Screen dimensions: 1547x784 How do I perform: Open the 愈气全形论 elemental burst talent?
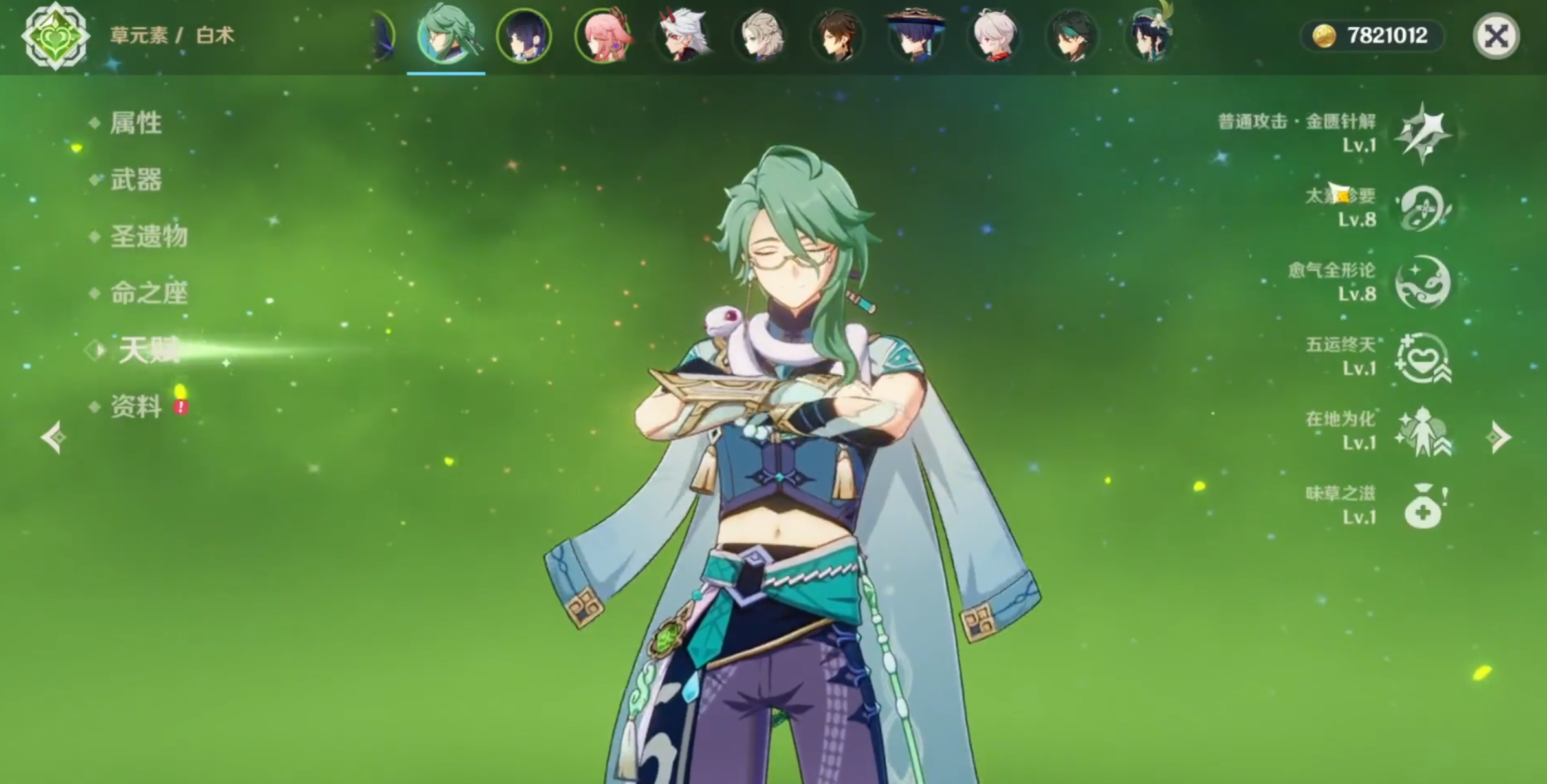tap(1422, 283)
